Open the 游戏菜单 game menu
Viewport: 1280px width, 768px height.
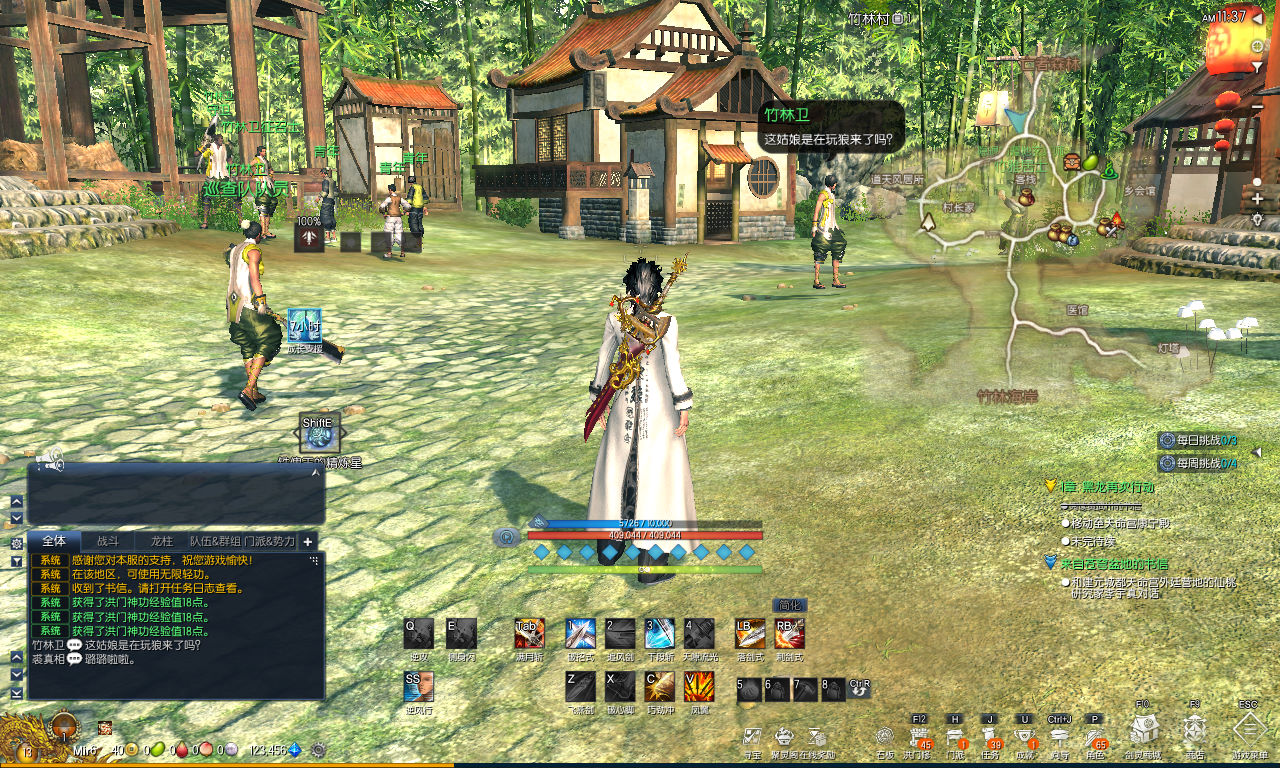(x=1249, y=731)
